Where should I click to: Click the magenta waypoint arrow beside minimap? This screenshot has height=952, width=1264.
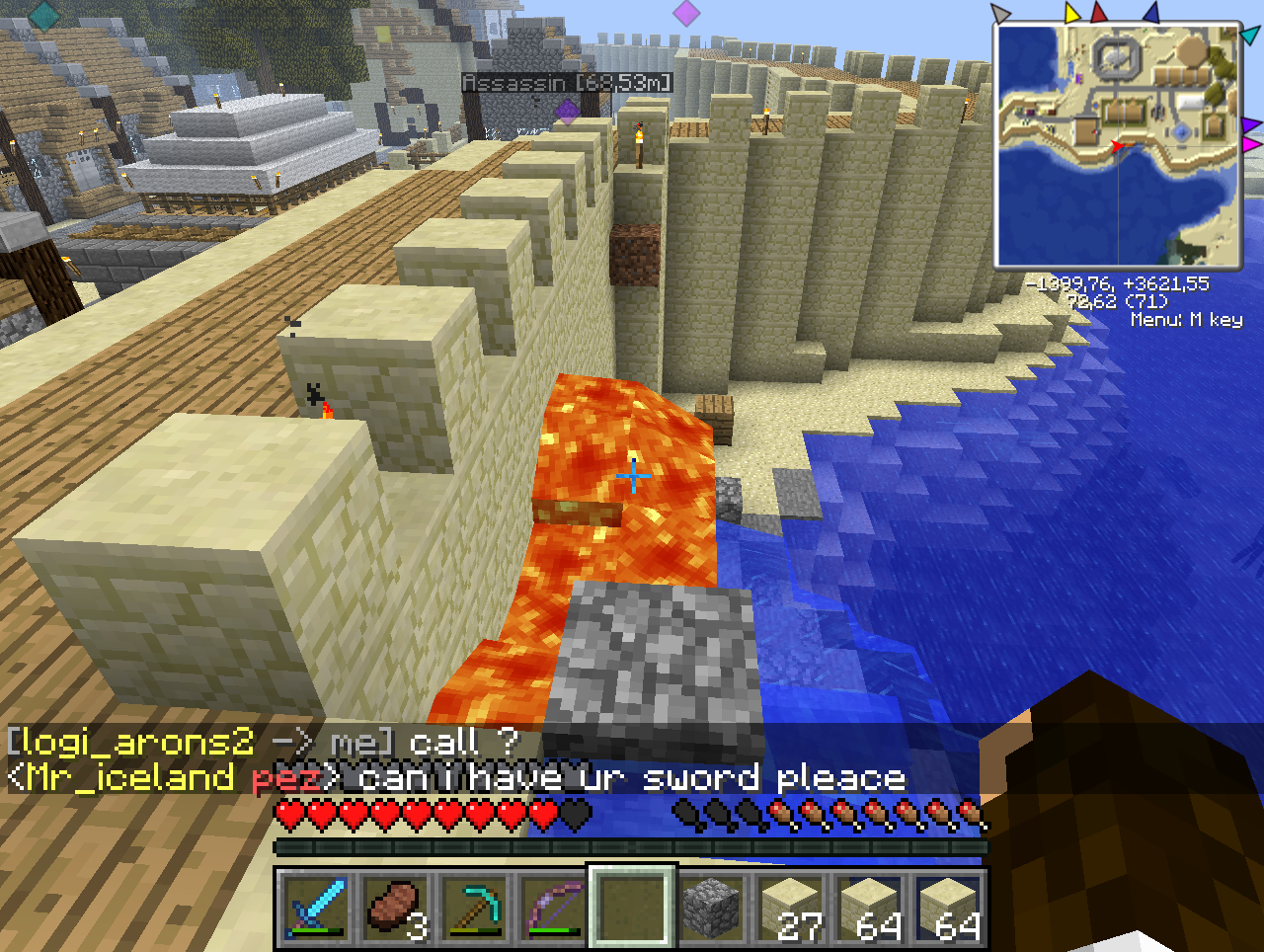tap(1252, 144)
